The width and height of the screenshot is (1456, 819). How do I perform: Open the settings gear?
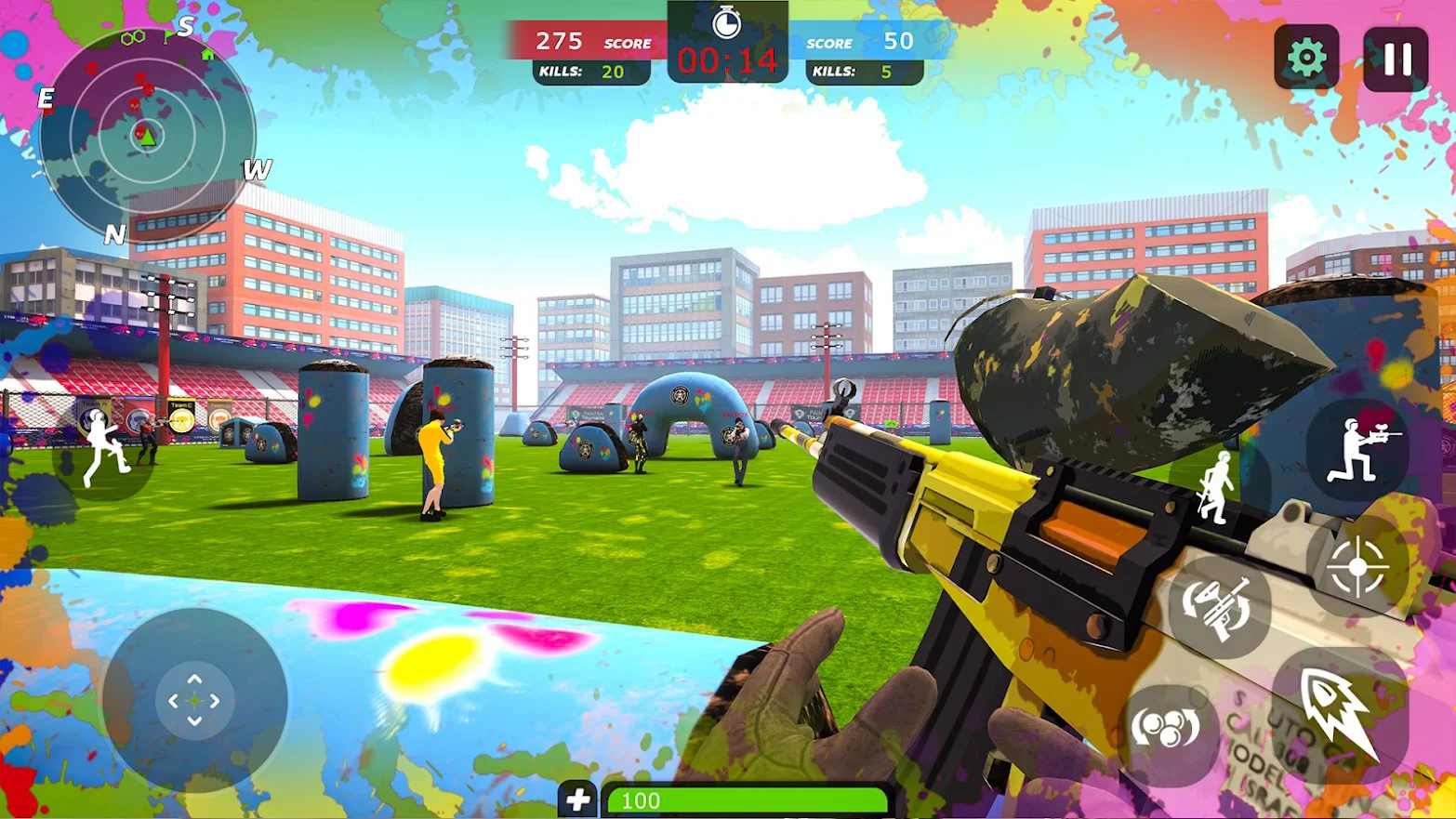1305,57
